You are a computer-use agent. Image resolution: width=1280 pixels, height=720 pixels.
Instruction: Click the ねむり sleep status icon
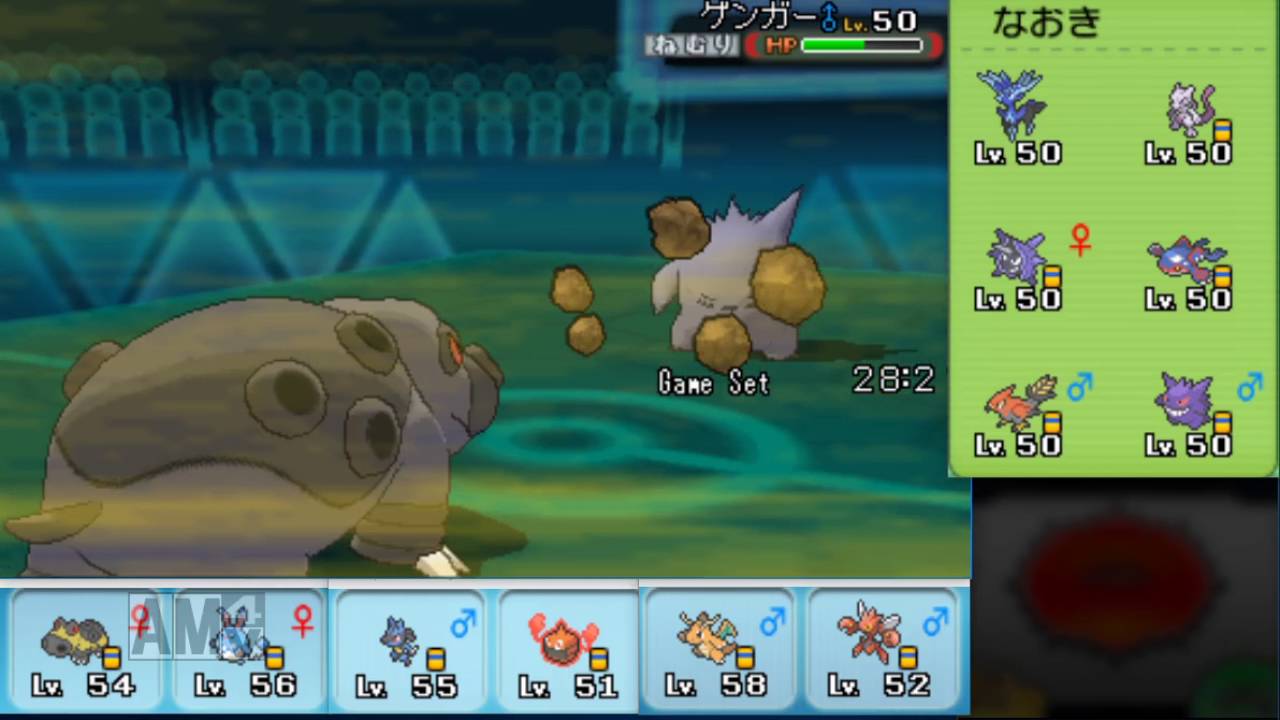pyautogui.click(x=692, y=45)
